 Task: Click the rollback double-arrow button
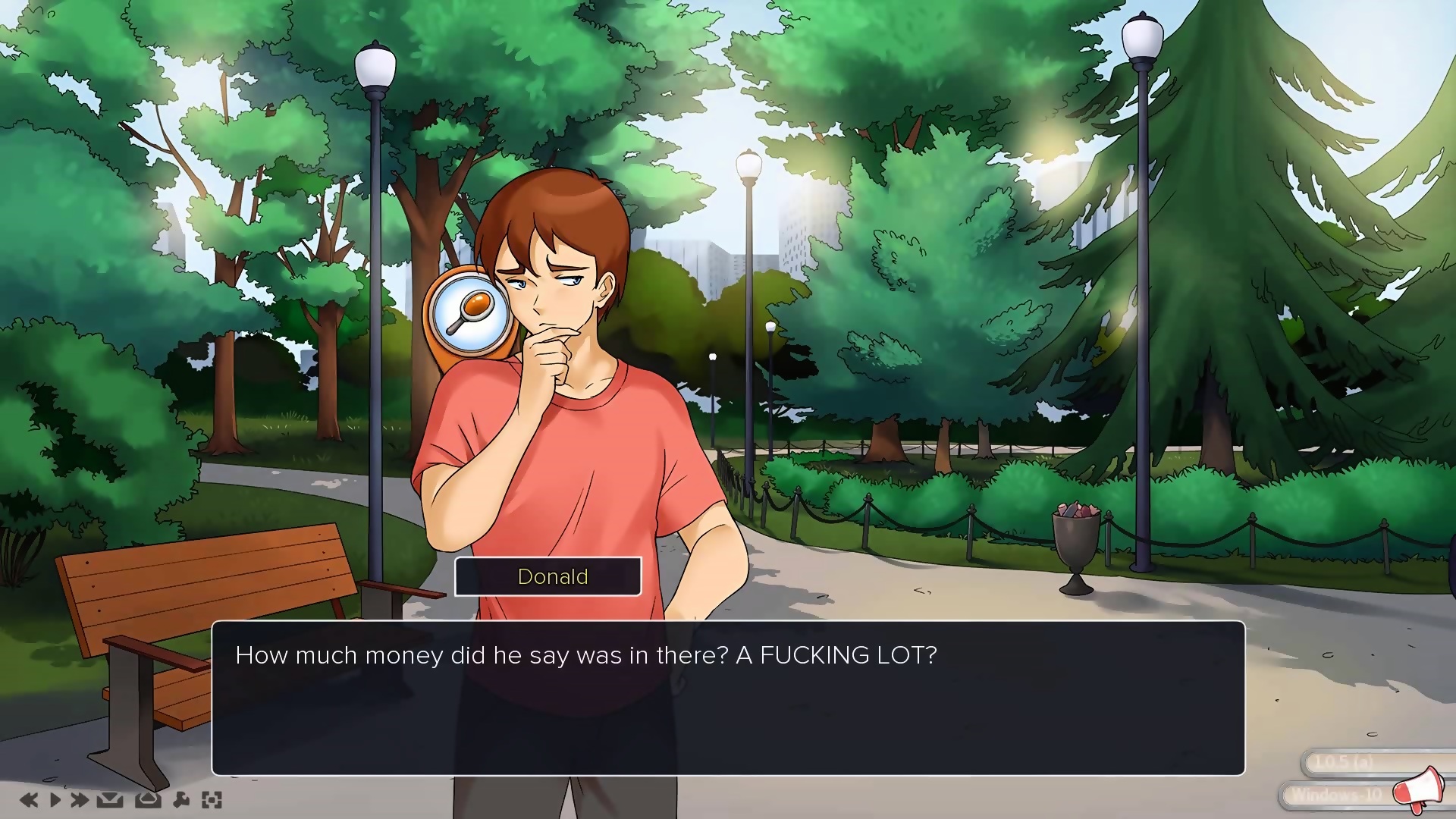29,799
